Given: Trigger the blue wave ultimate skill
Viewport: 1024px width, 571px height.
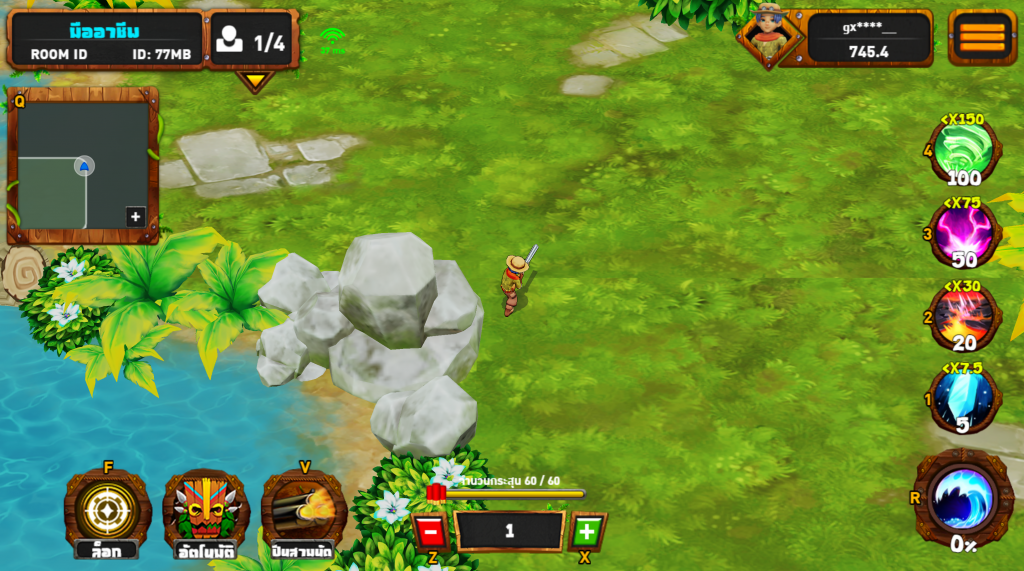Looking at the screenshot, I should 963,497.
